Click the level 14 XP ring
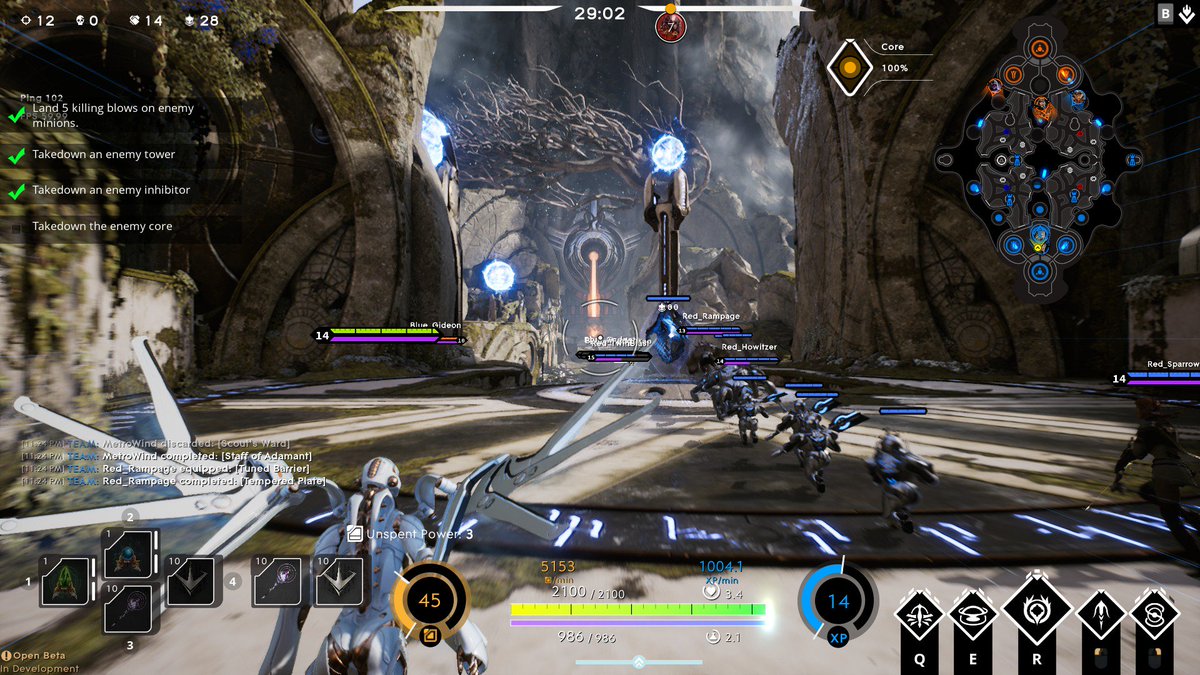This screenshot has height=675, width=1200. point(838,602)
